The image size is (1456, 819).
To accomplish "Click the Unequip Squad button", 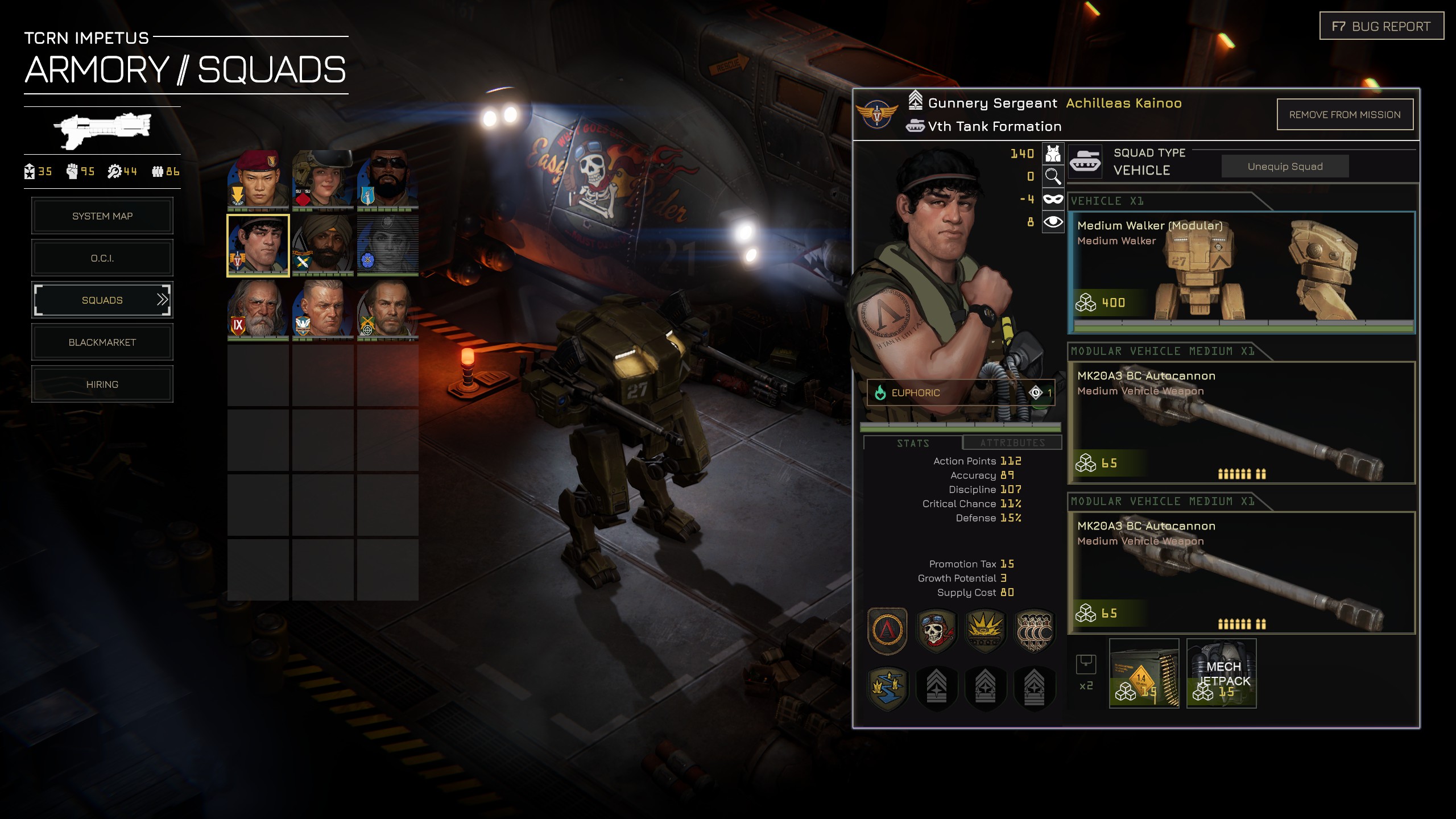I will 1285,167.
